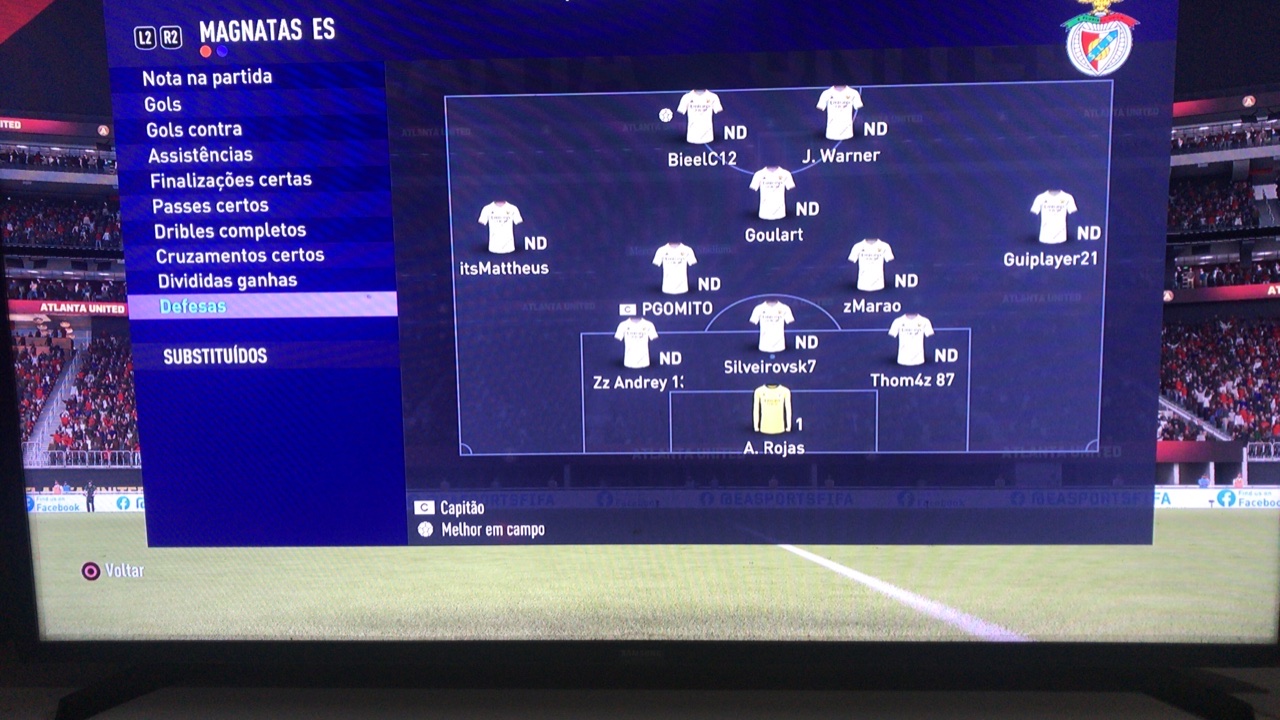Image resolution: width=1280 pixels, height=720 pixels.
Task: Select Finalizações certas in the list
Action: pos(231,180)
